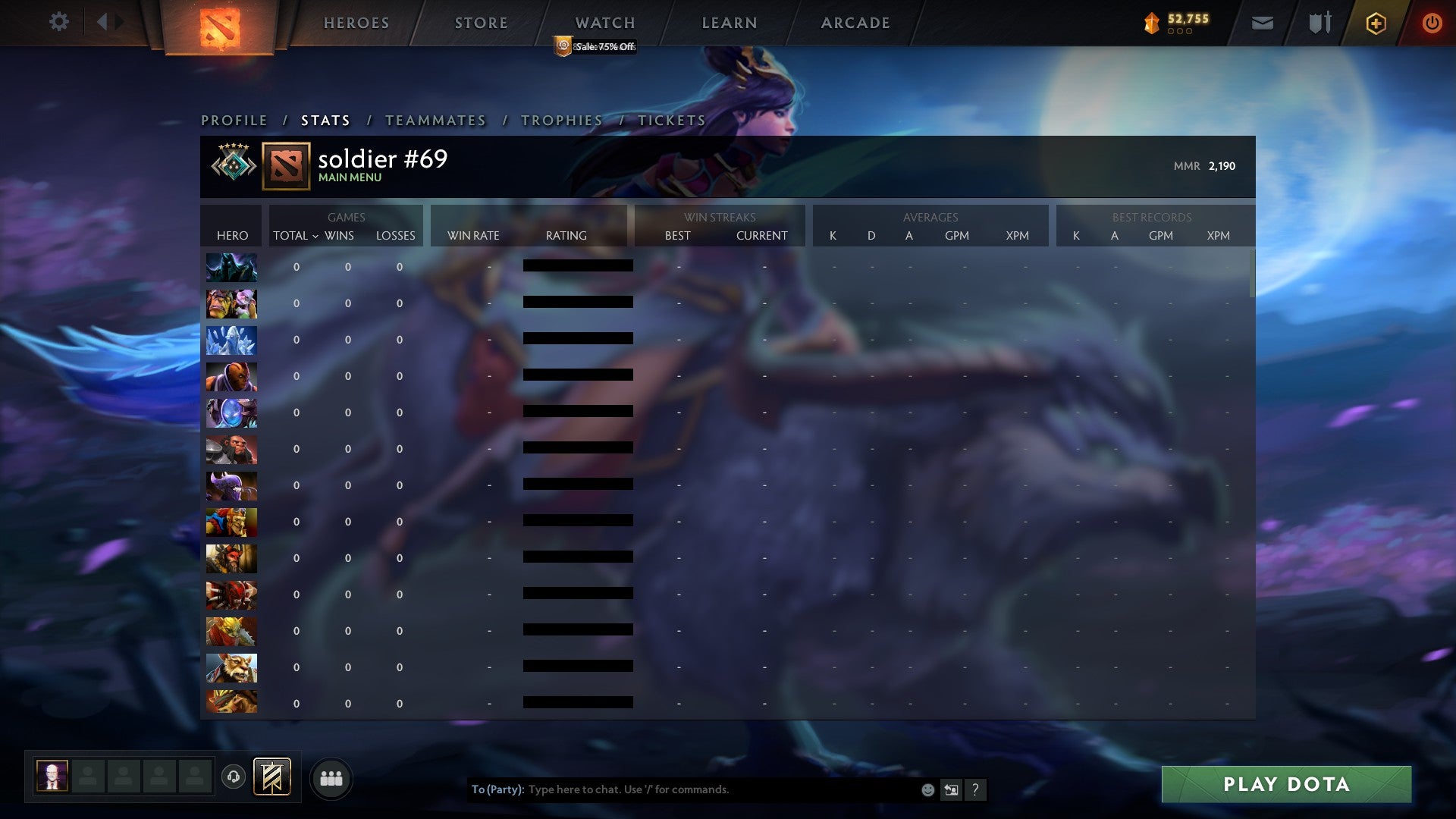Viewport: 1456px width, 819px height.
Task: Click the chat help question mark icon
Action: click(975, 789)
